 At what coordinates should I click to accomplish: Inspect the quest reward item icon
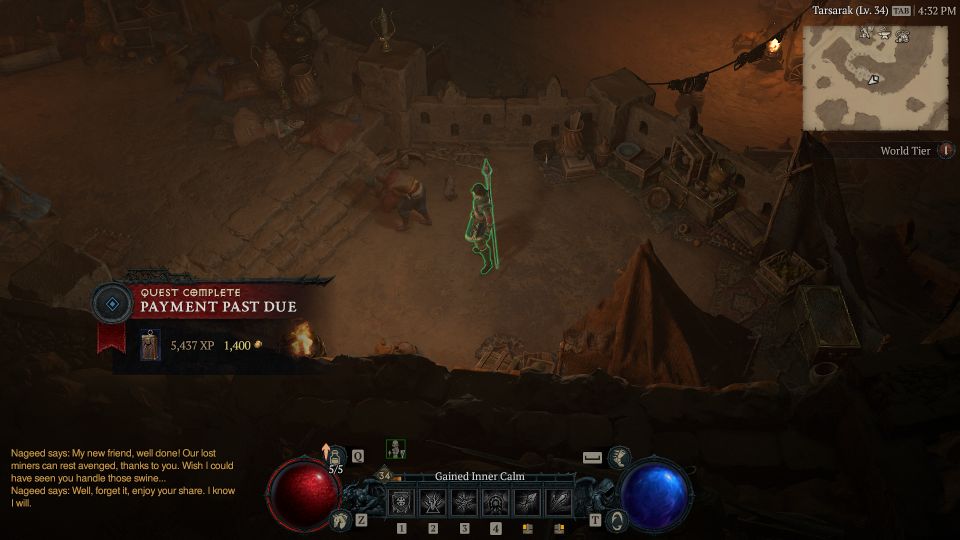click(x=150, y=345)
